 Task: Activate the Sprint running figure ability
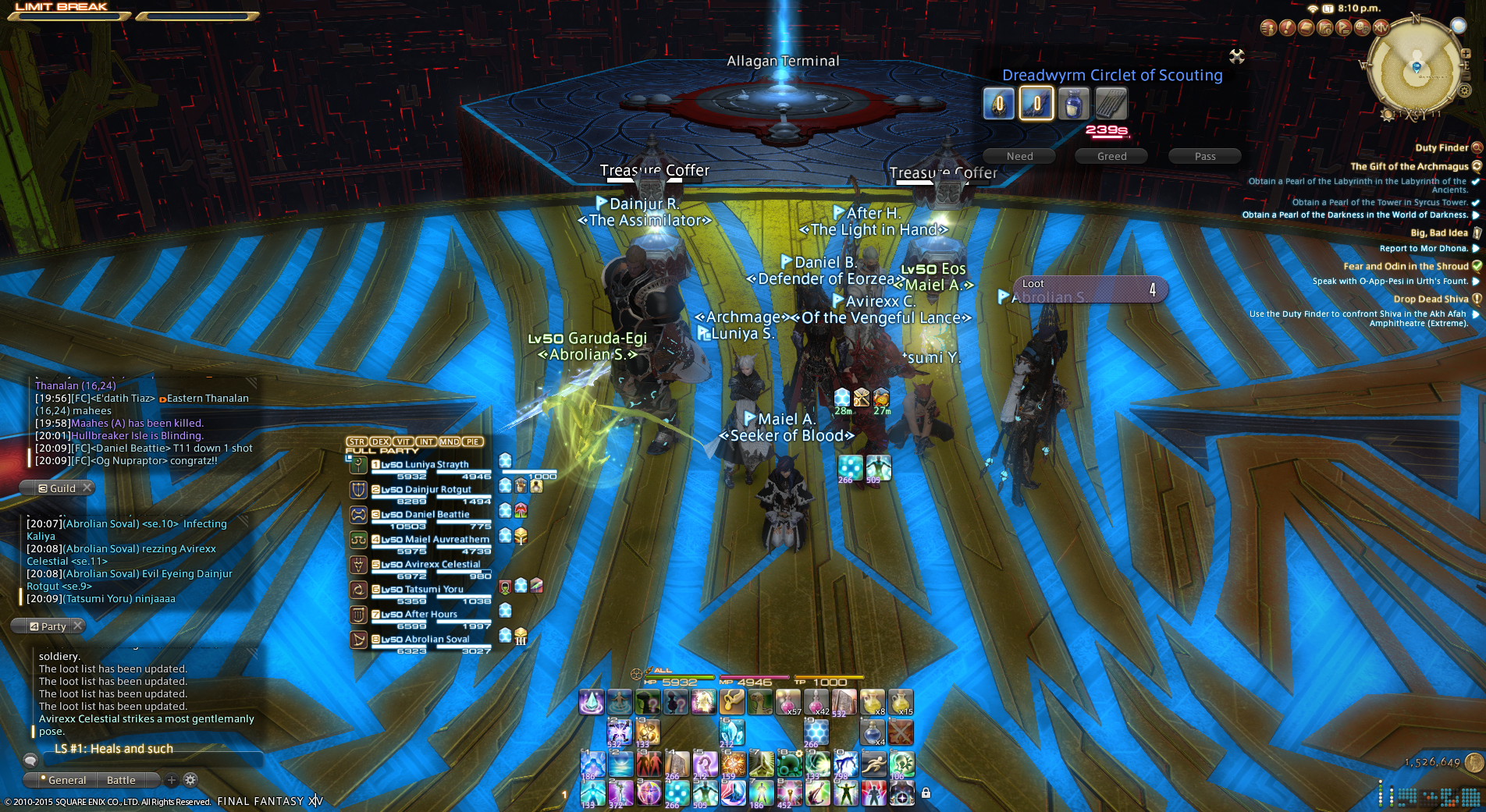coord(873,764)
